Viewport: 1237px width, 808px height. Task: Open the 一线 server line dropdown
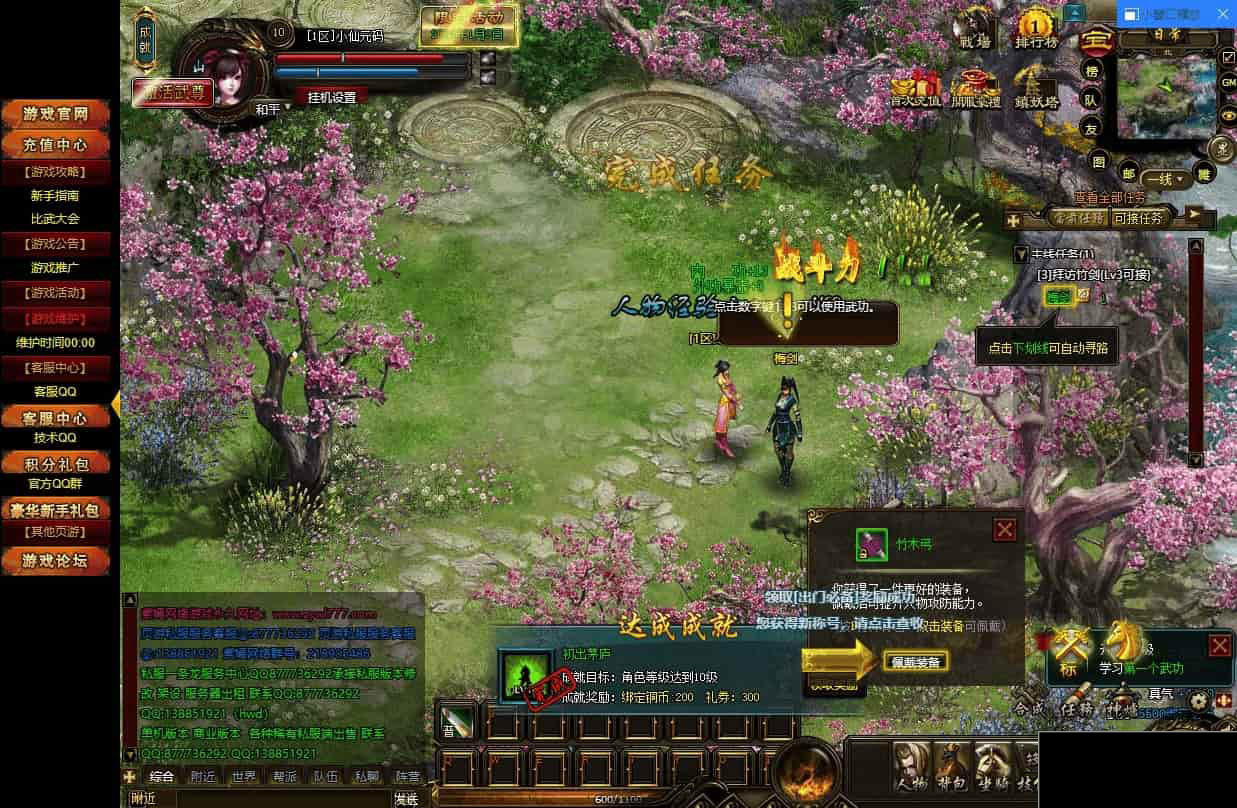point(1166,180)
